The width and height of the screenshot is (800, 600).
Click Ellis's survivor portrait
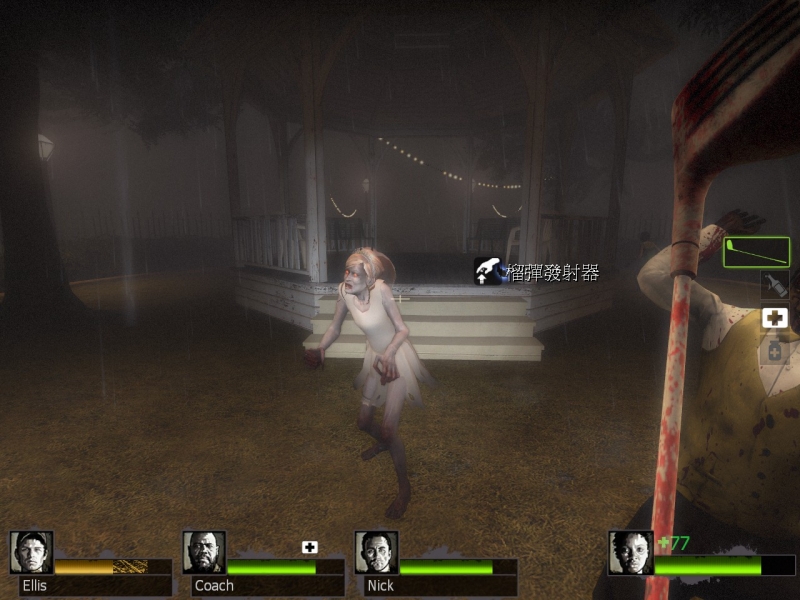click(31, 552)
